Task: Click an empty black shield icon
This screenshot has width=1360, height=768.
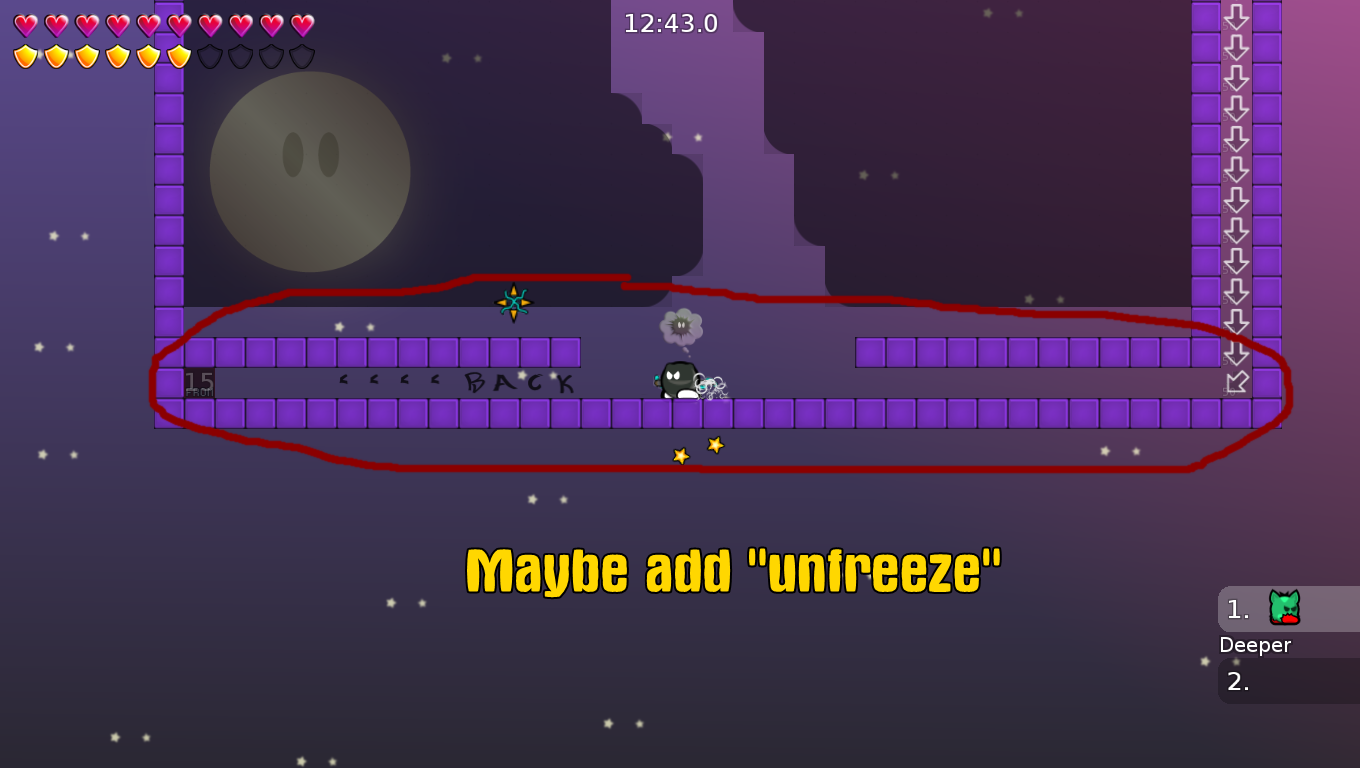Action: click(240, 56)
